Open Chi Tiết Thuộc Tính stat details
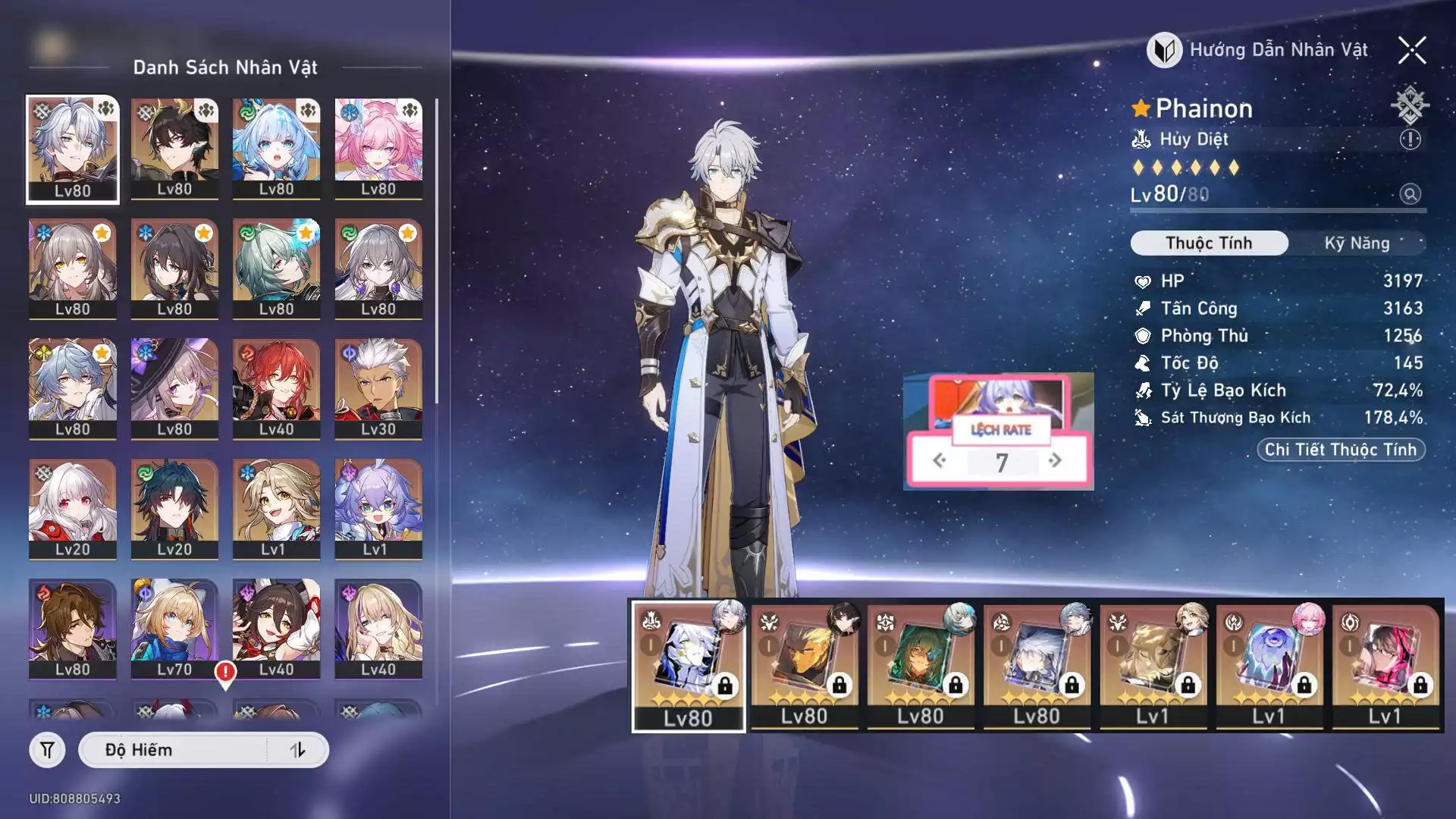The image size is (1456, 819). coord(1341,450)
